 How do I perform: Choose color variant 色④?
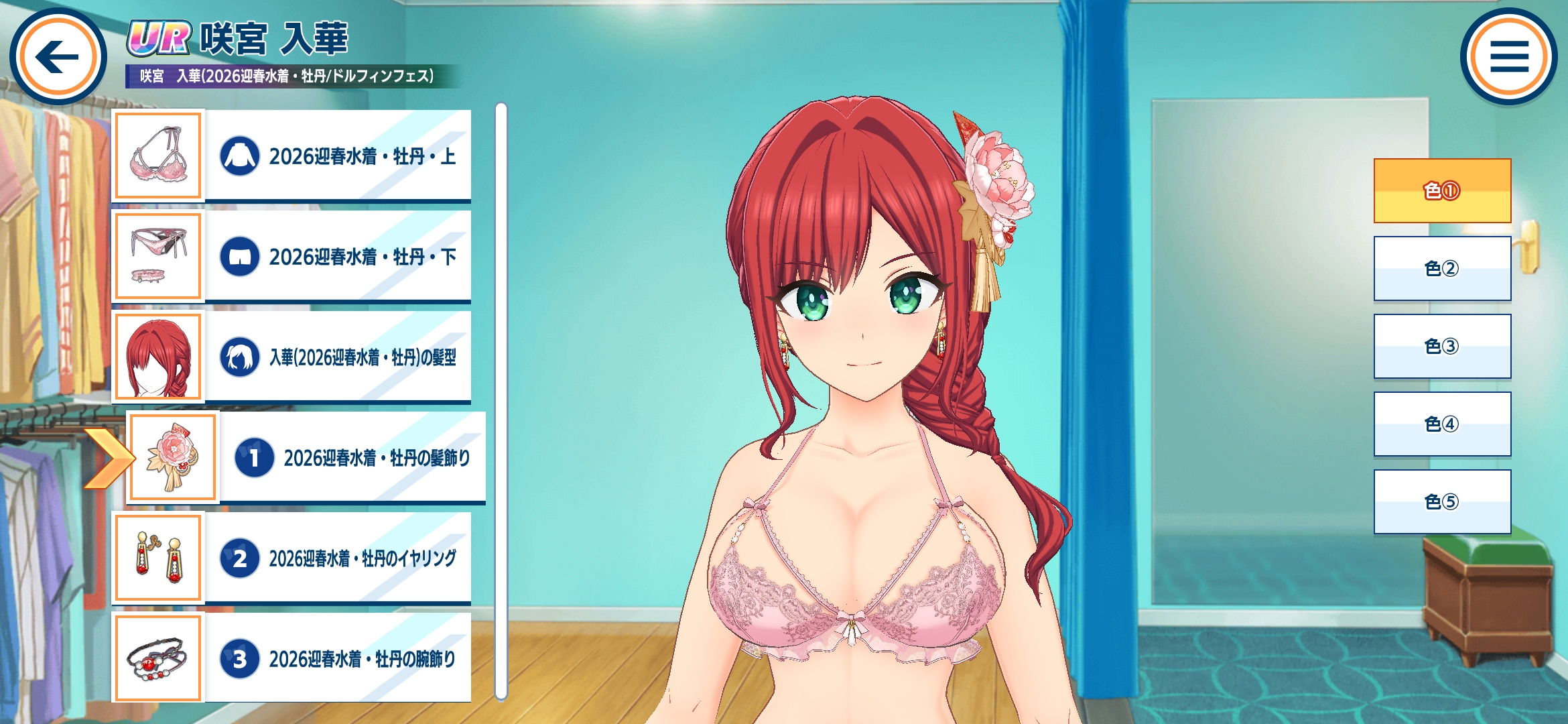point(1442,424)
